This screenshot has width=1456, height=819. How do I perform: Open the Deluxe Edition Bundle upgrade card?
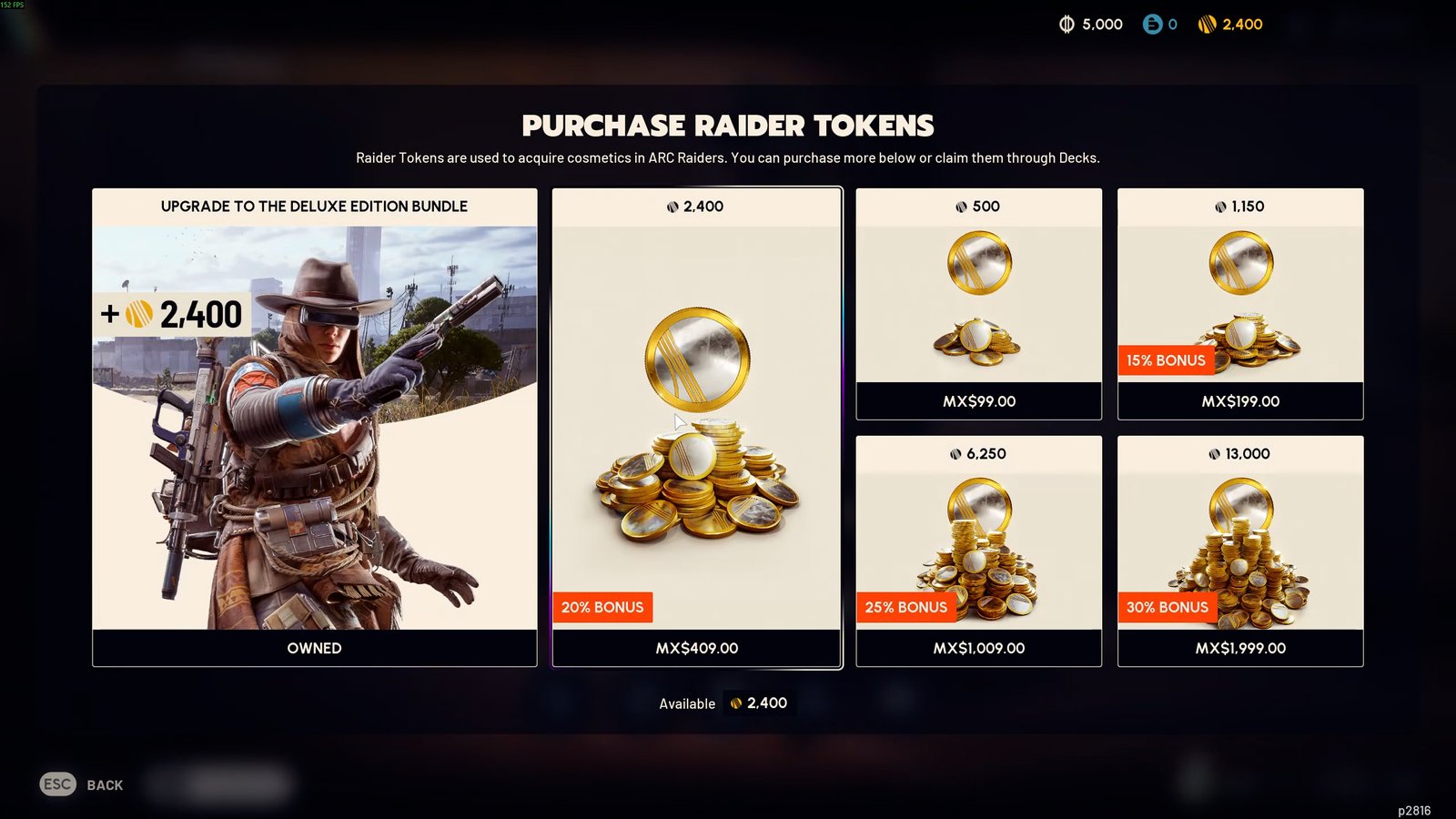pyautogui.click(x=314, y=428)
